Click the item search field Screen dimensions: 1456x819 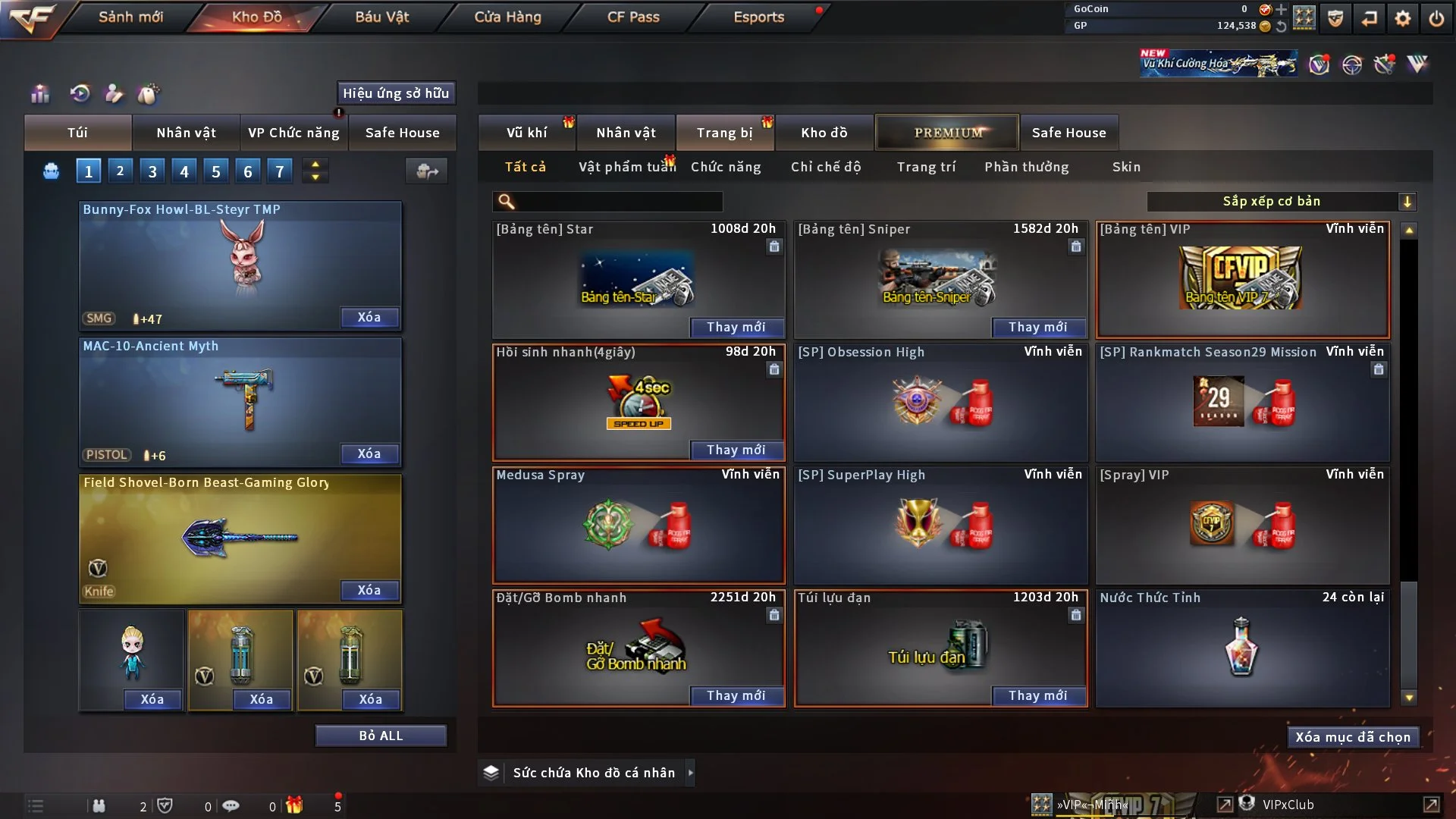coord(618,202)
